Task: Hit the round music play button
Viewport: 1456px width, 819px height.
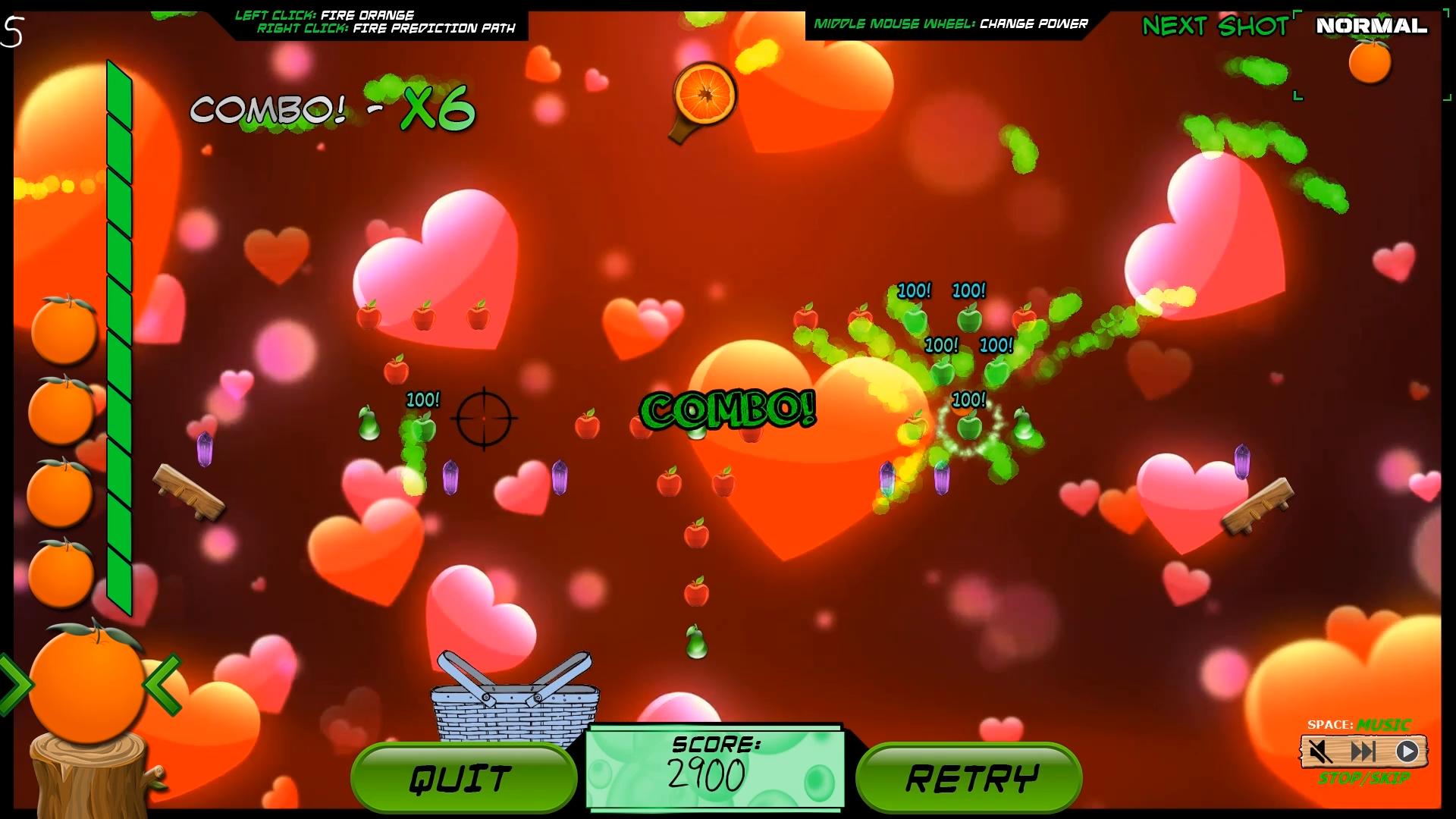Action: [x=1407, y=752]
